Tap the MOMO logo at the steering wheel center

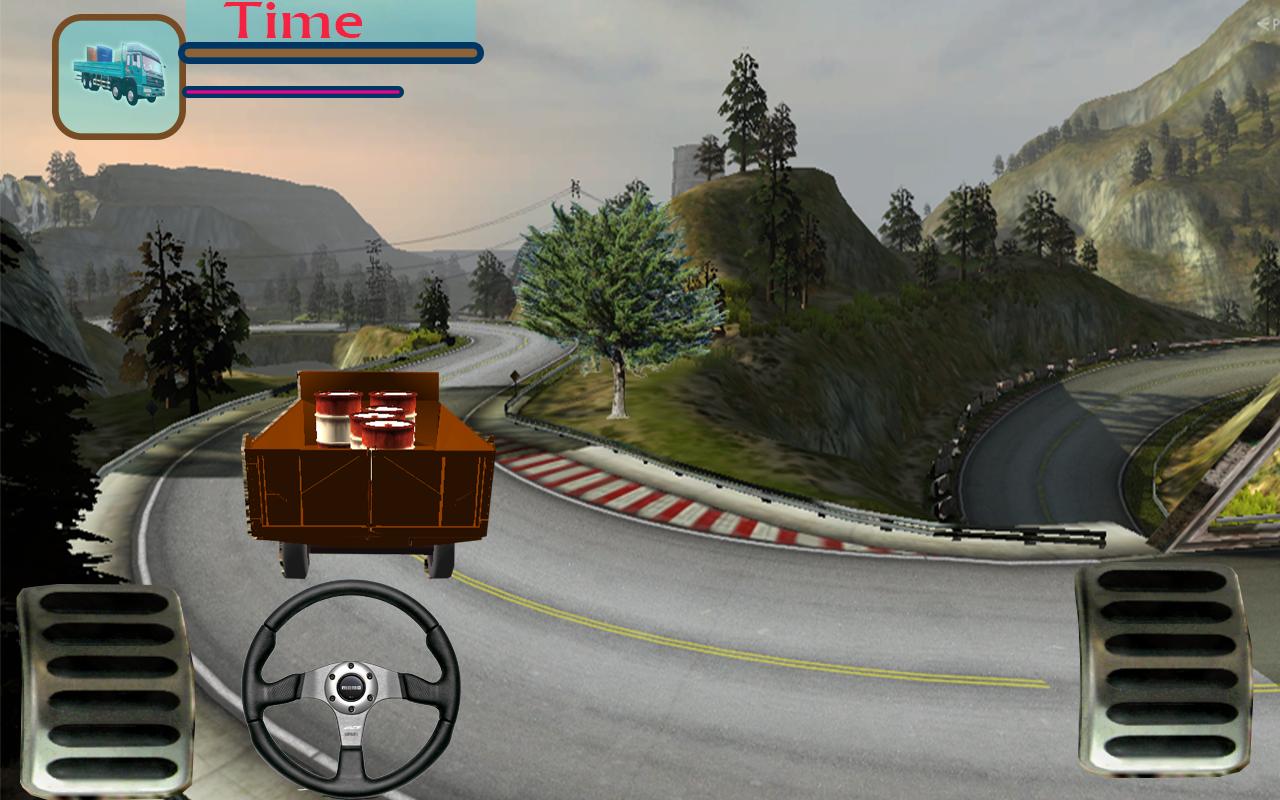350,688
